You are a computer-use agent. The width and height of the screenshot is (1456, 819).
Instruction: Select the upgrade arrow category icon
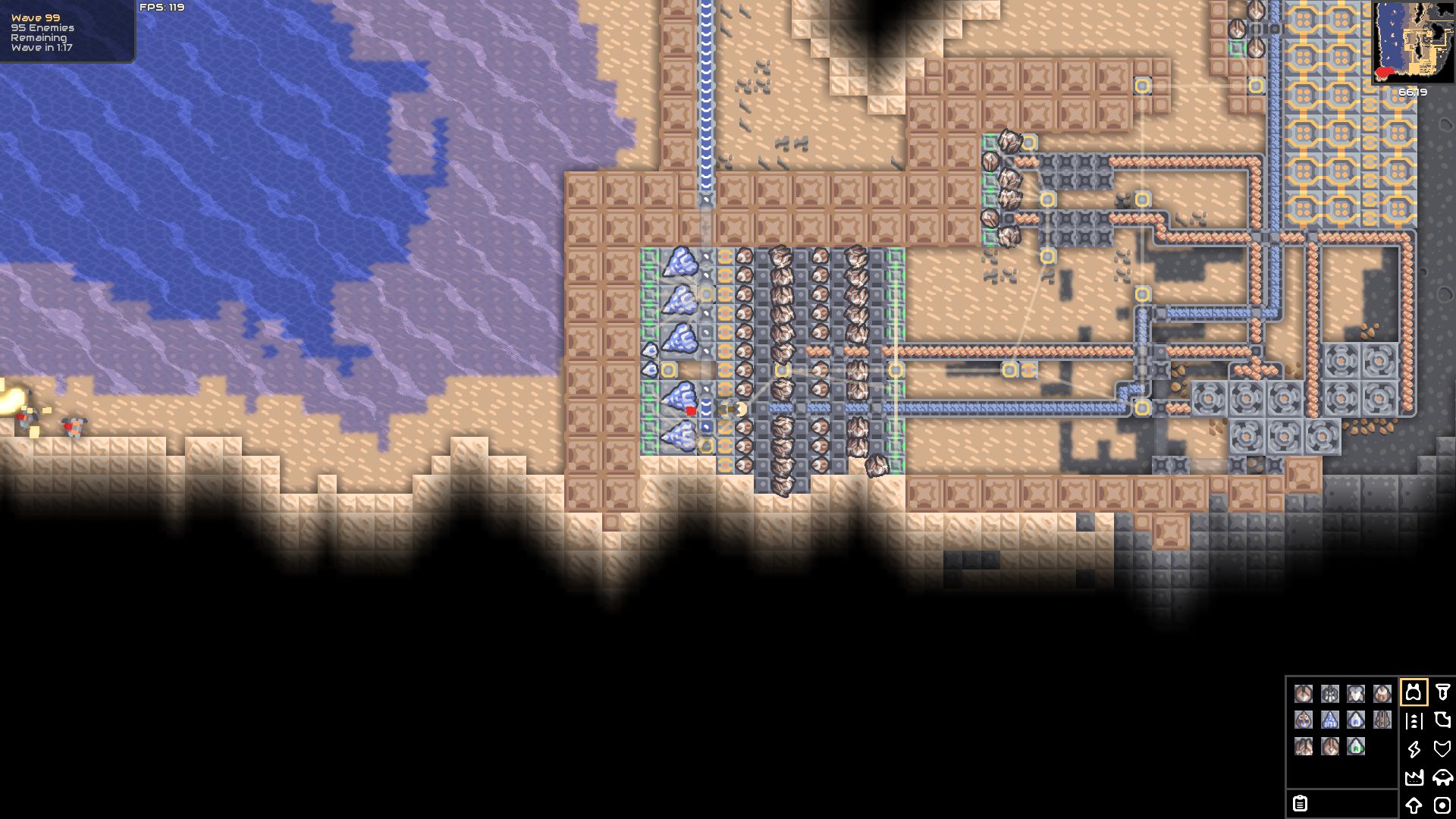(x=1414, y=805)
